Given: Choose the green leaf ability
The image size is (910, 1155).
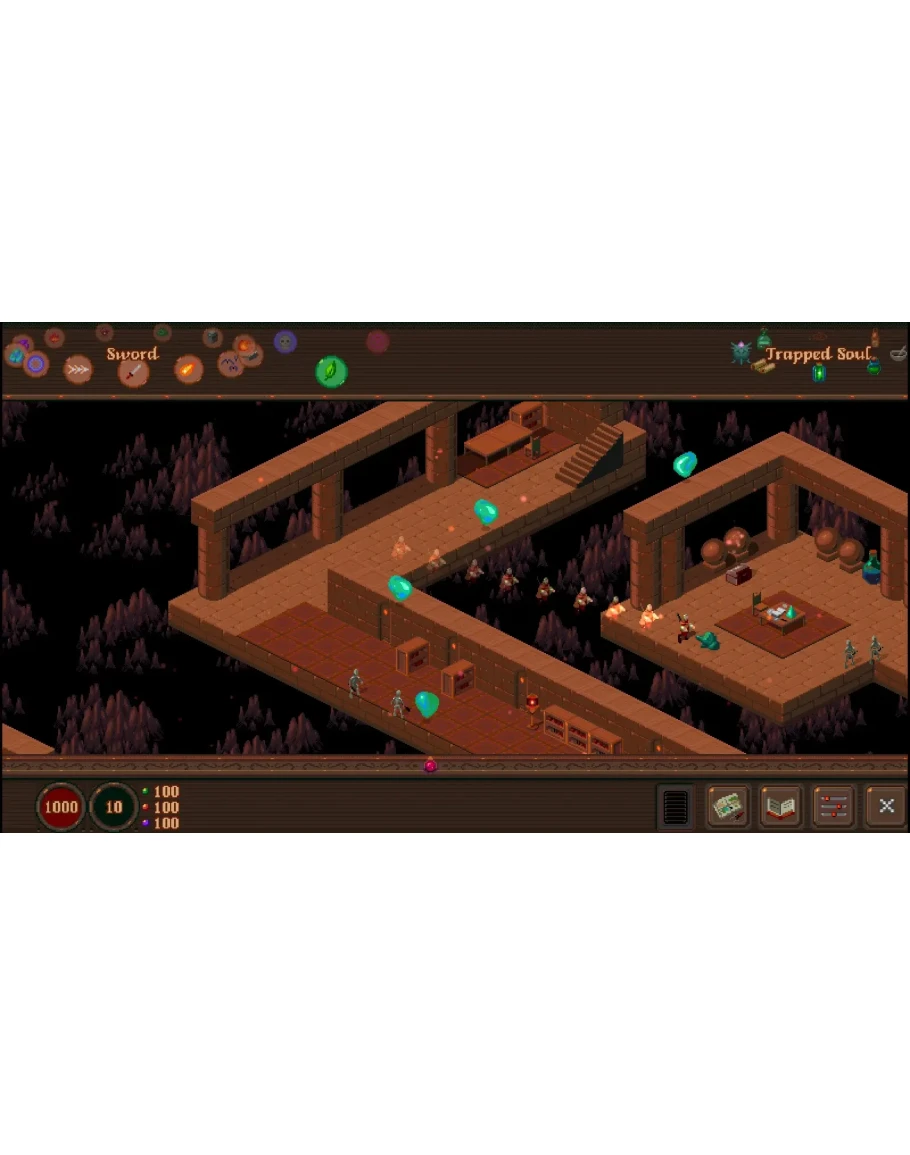Looking at the screenshot, I should pyautogui.click(x=331, y=371).
